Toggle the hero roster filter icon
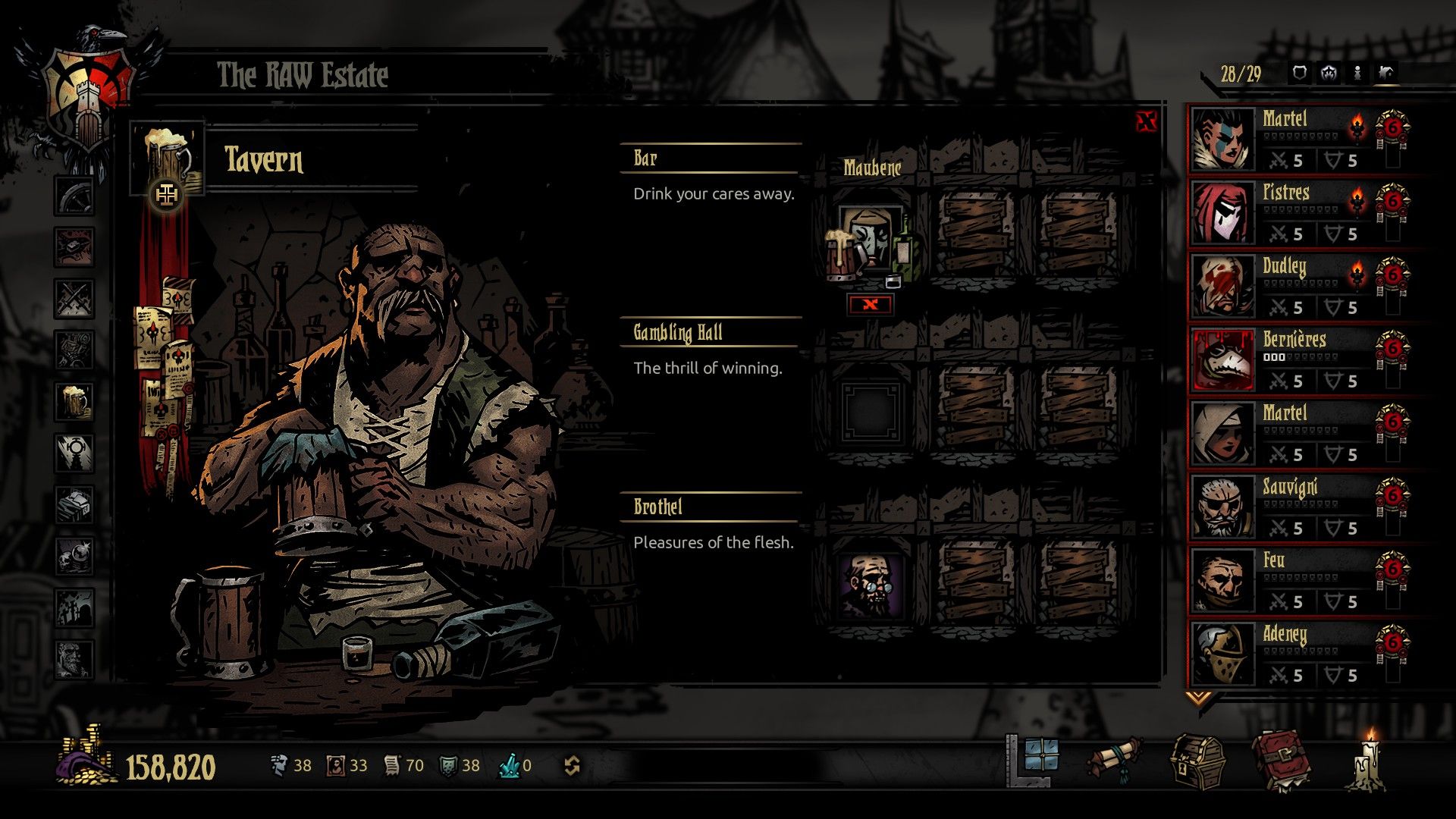This screenshot has height=819, width=1456. pos(1356,72)
